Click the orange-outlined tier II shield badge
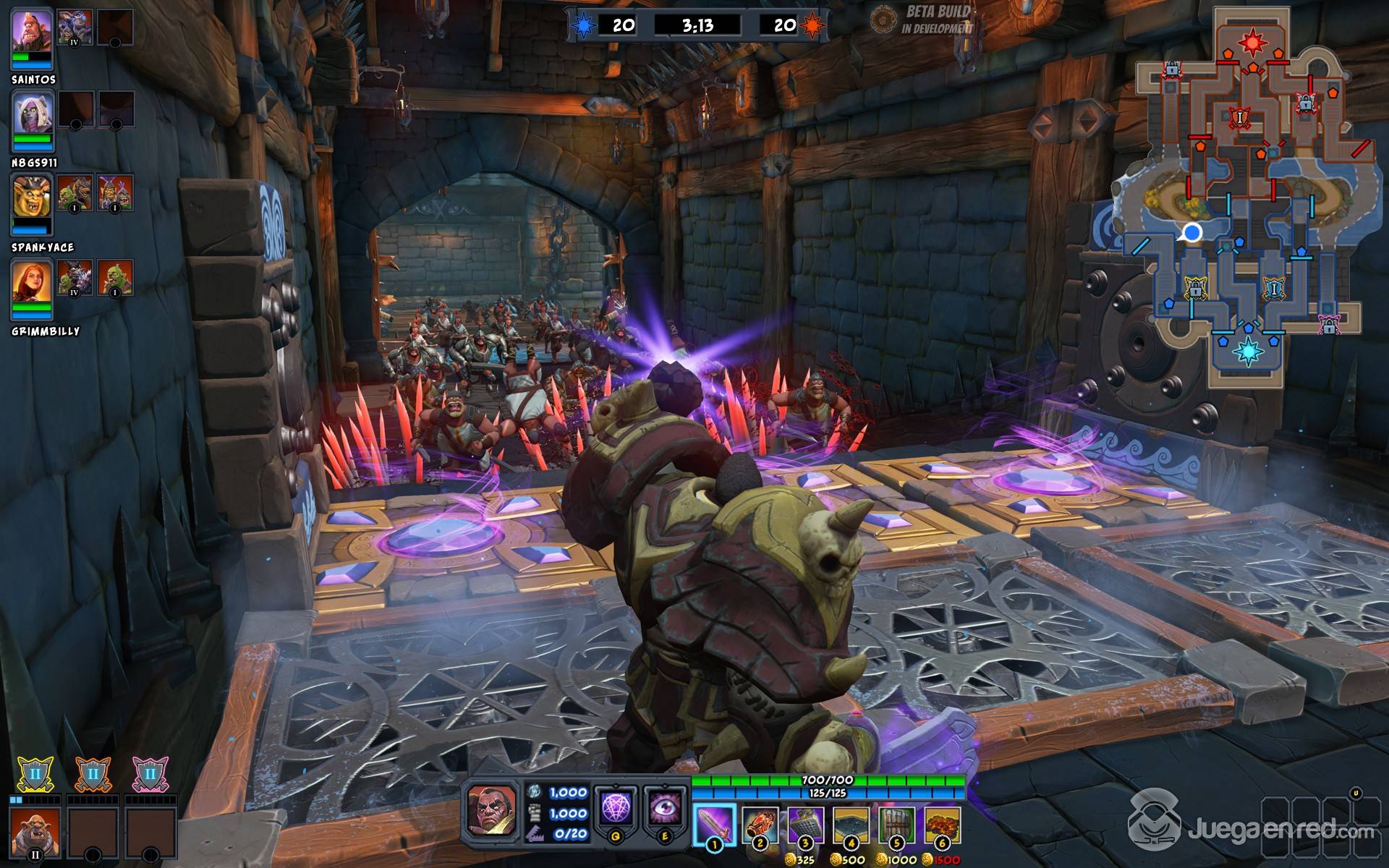This screenshot has height=868, width=1389. click(93, 774)
